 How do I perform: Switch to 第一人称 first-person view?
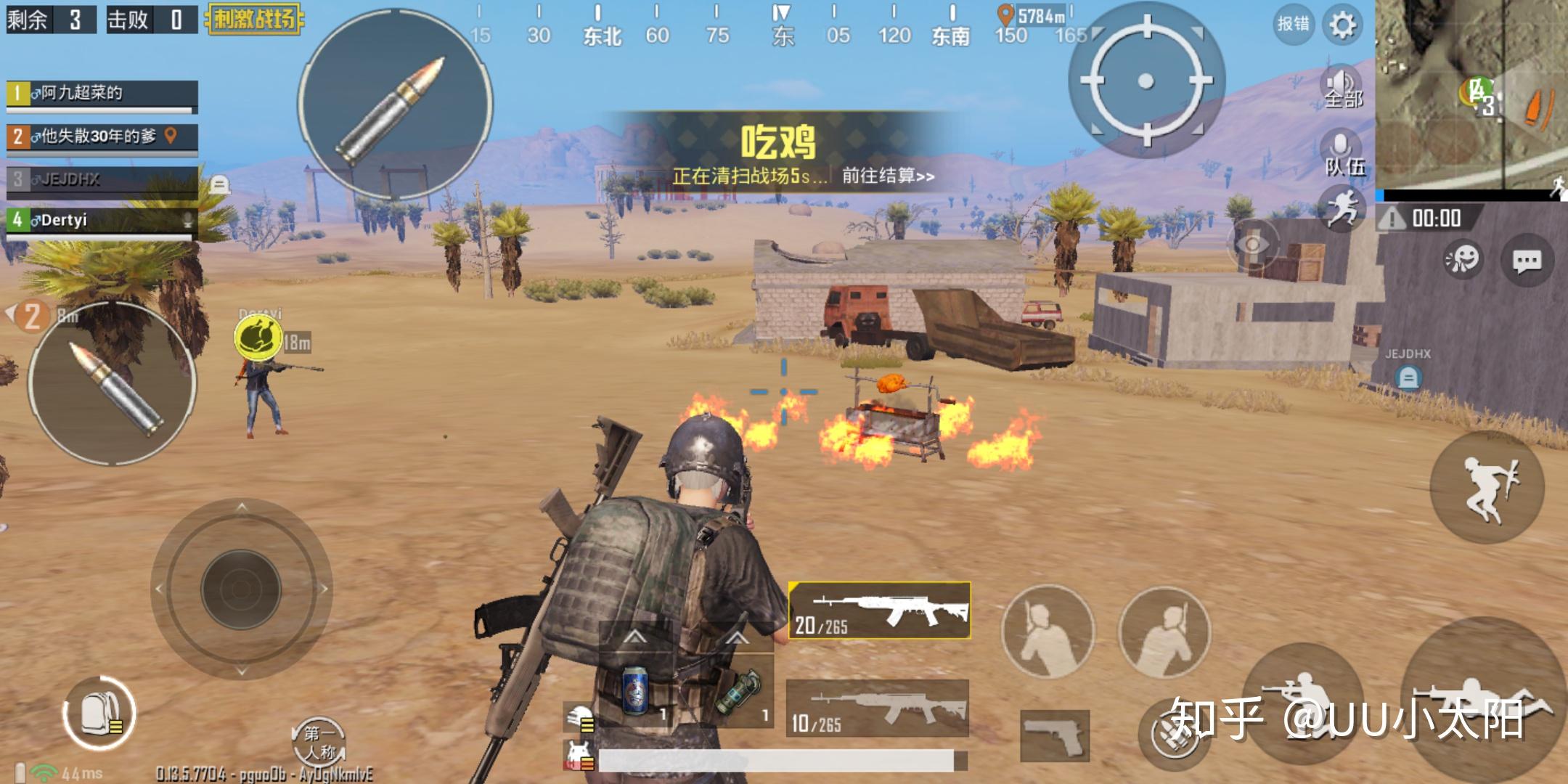click(319, 743)
